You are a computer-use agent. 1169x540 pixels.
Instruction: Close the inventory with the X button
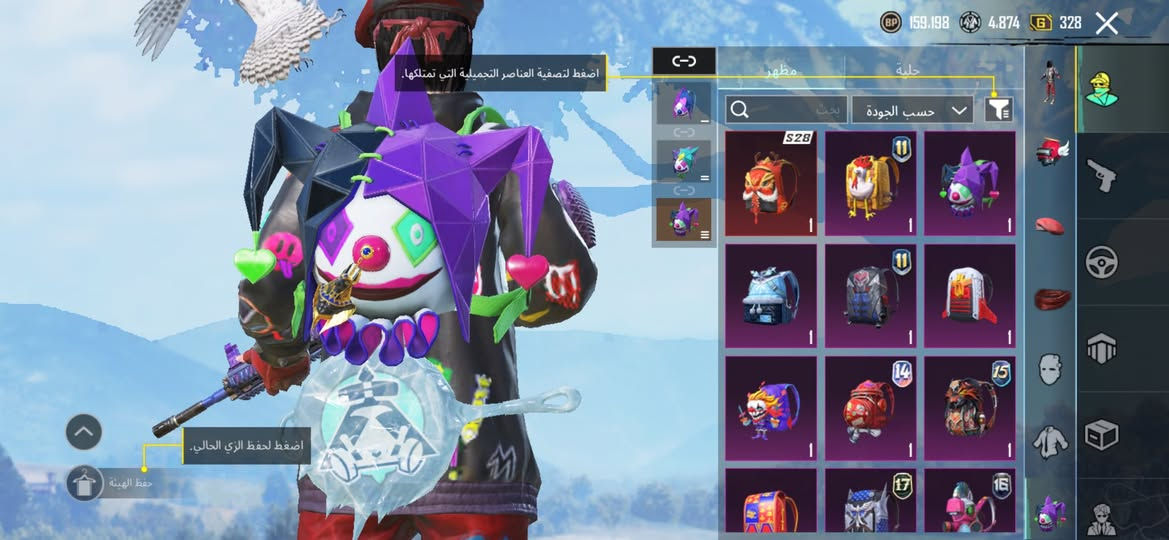pyautogui.click(x=1106, y=23)
